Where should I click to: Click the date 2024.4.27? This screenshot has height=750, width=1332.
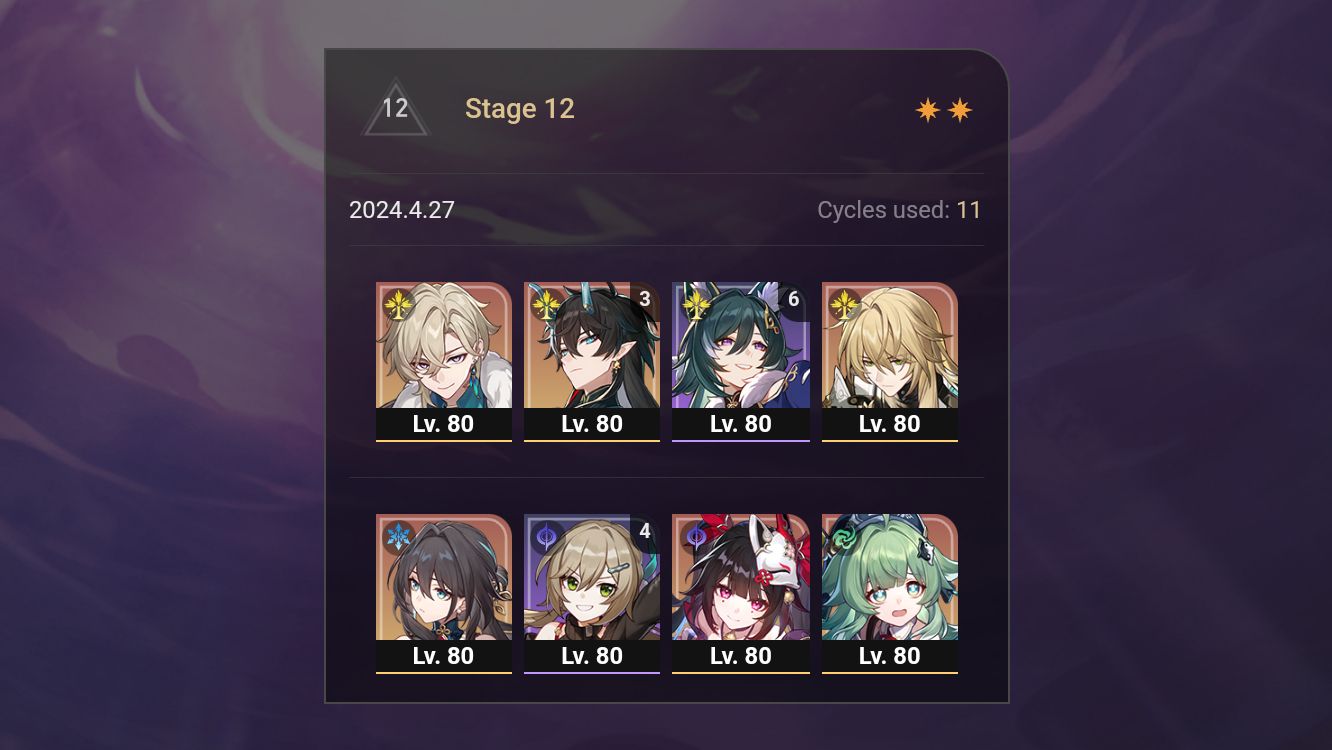[x=402, y=210]
